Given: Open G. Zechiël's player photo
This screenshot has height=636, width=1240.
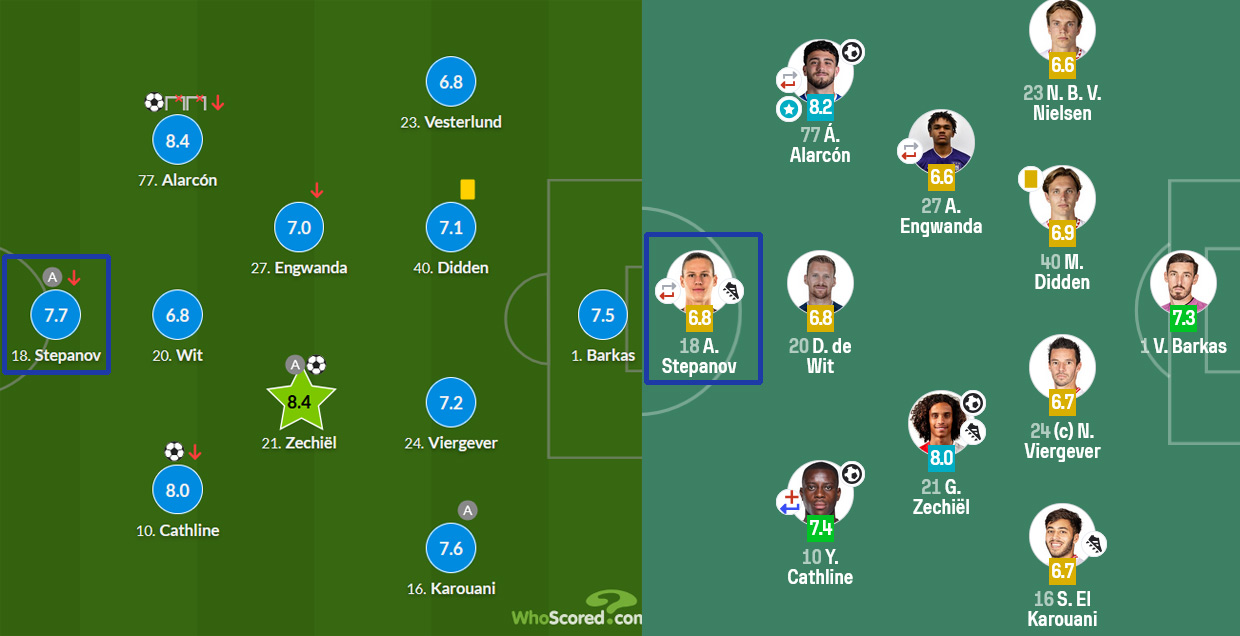Looking at the screenshot, I should 941,422.
